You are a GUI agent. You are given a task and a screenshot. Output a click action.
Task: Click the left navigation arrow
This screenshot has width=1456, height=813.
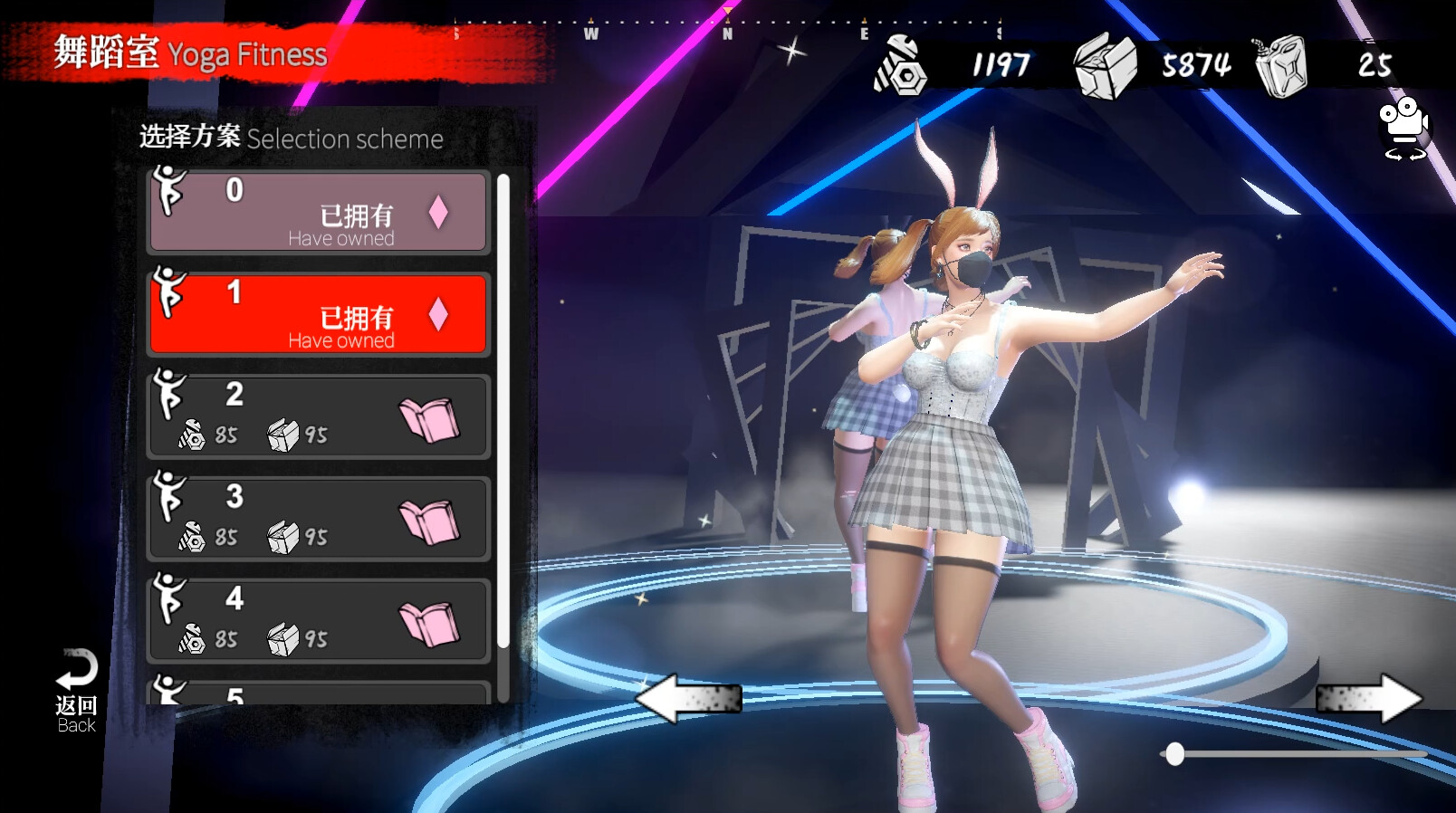coord(690,697)
